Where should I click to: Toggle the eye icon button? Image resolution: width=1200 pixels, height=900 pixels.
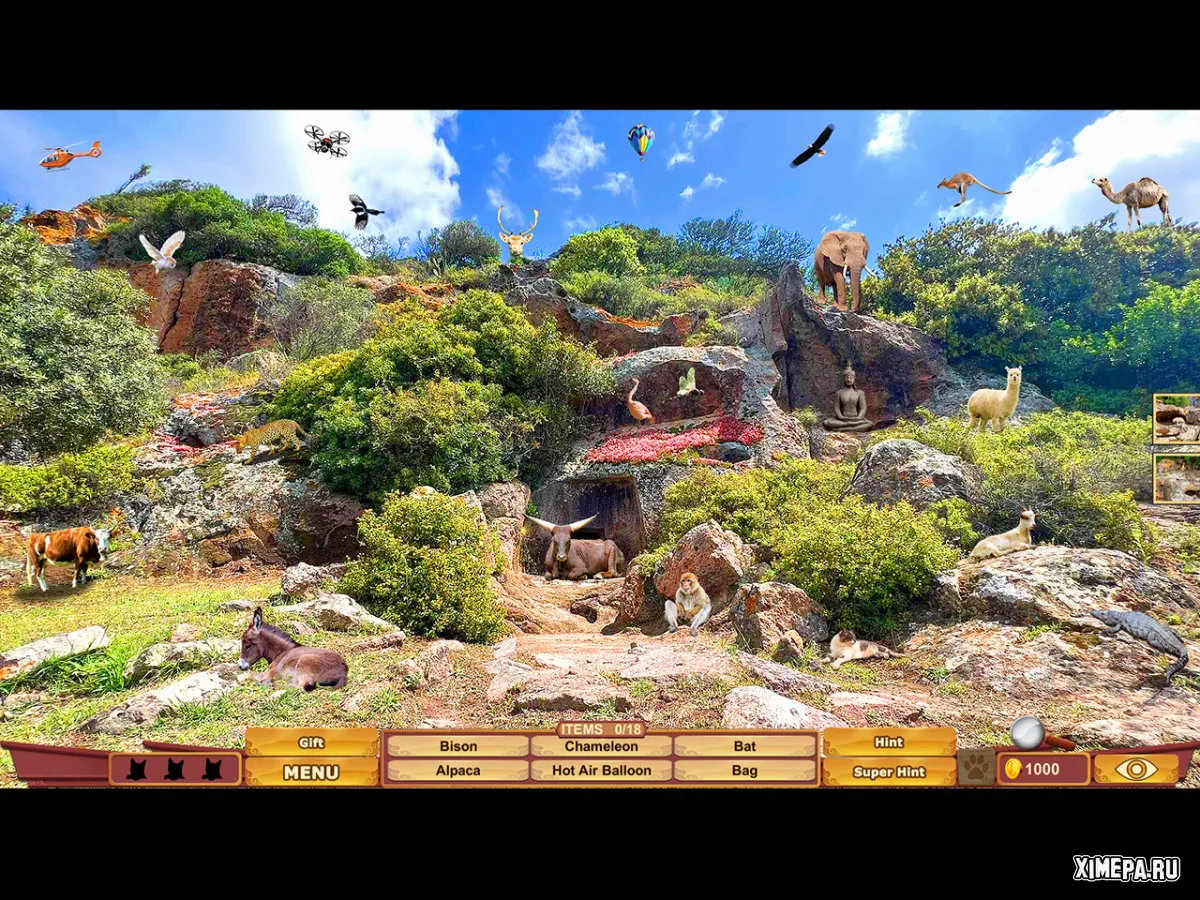pos(1136,769)
